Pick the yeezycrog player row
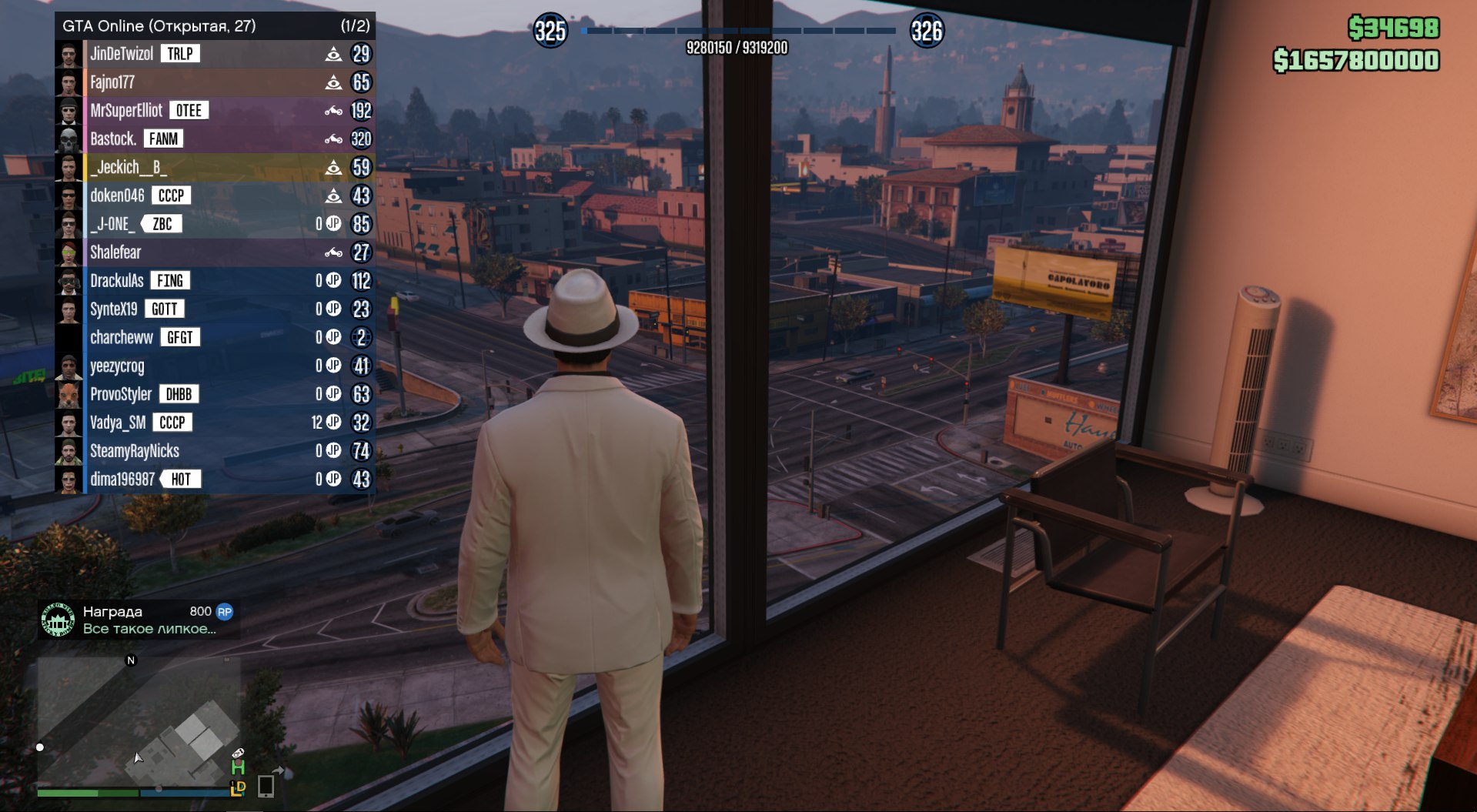This screenshot has height=812, width=1477. [117, 366]
